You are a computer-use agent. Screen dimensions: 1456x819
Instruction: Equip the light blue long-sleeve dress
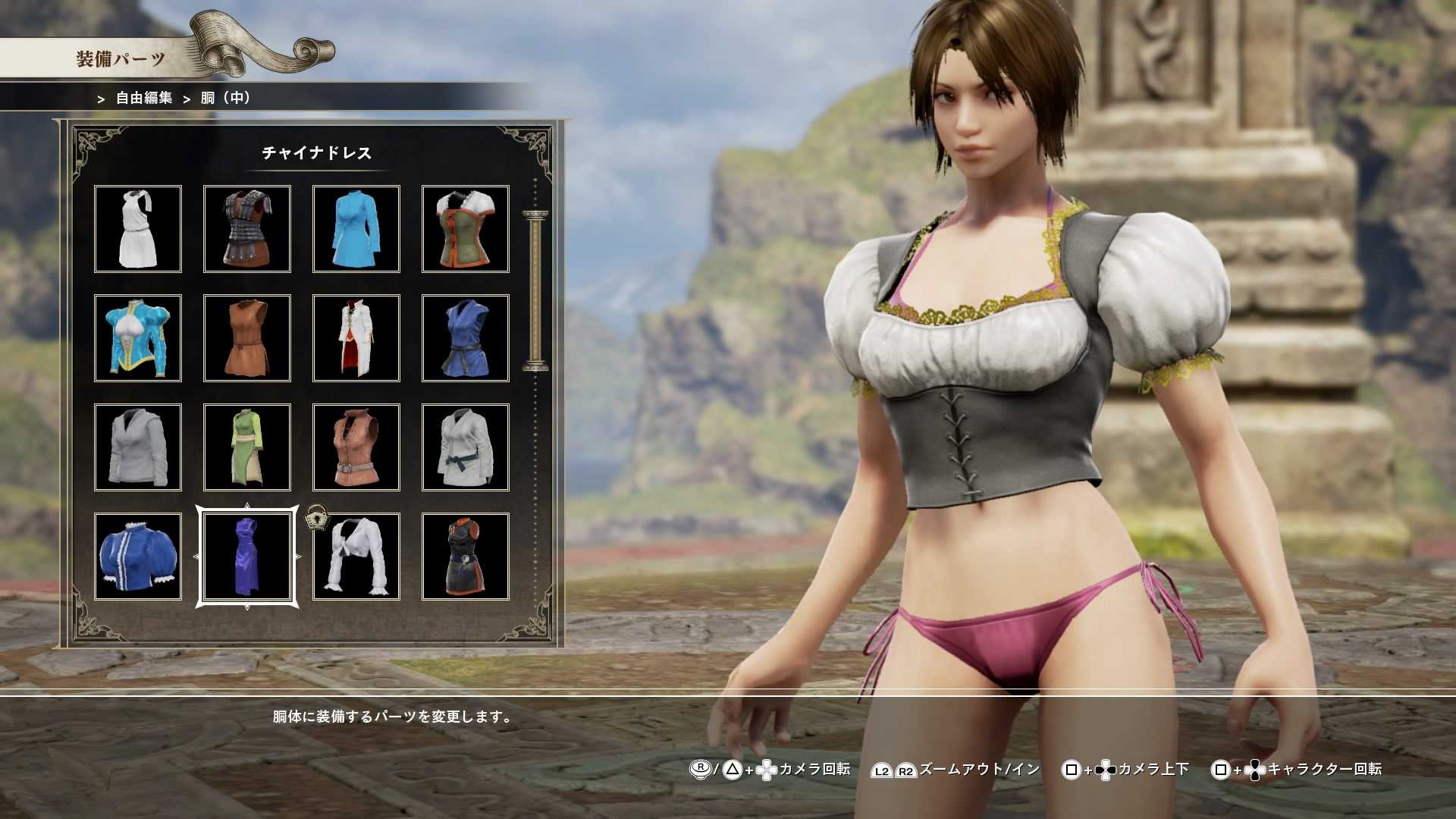click(356, 228)
